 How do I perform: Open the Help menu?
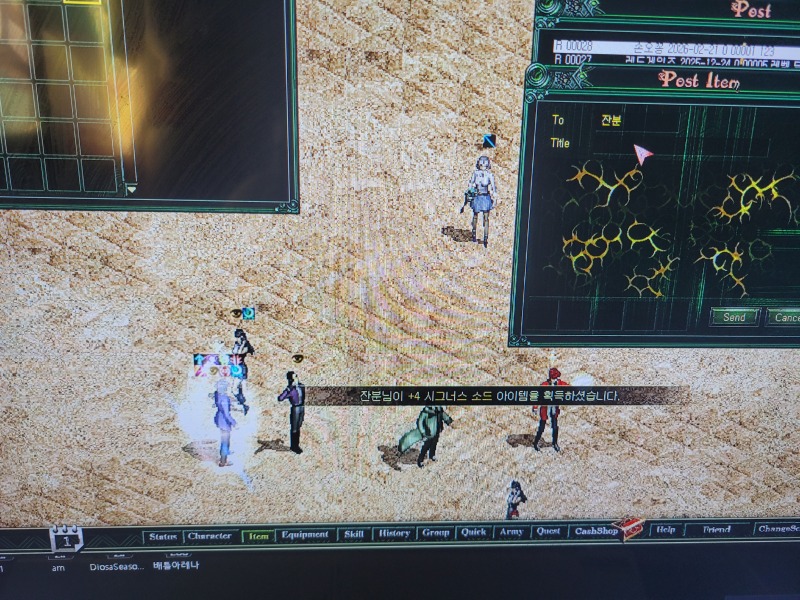pyautogui.click(x=666, y=530)
